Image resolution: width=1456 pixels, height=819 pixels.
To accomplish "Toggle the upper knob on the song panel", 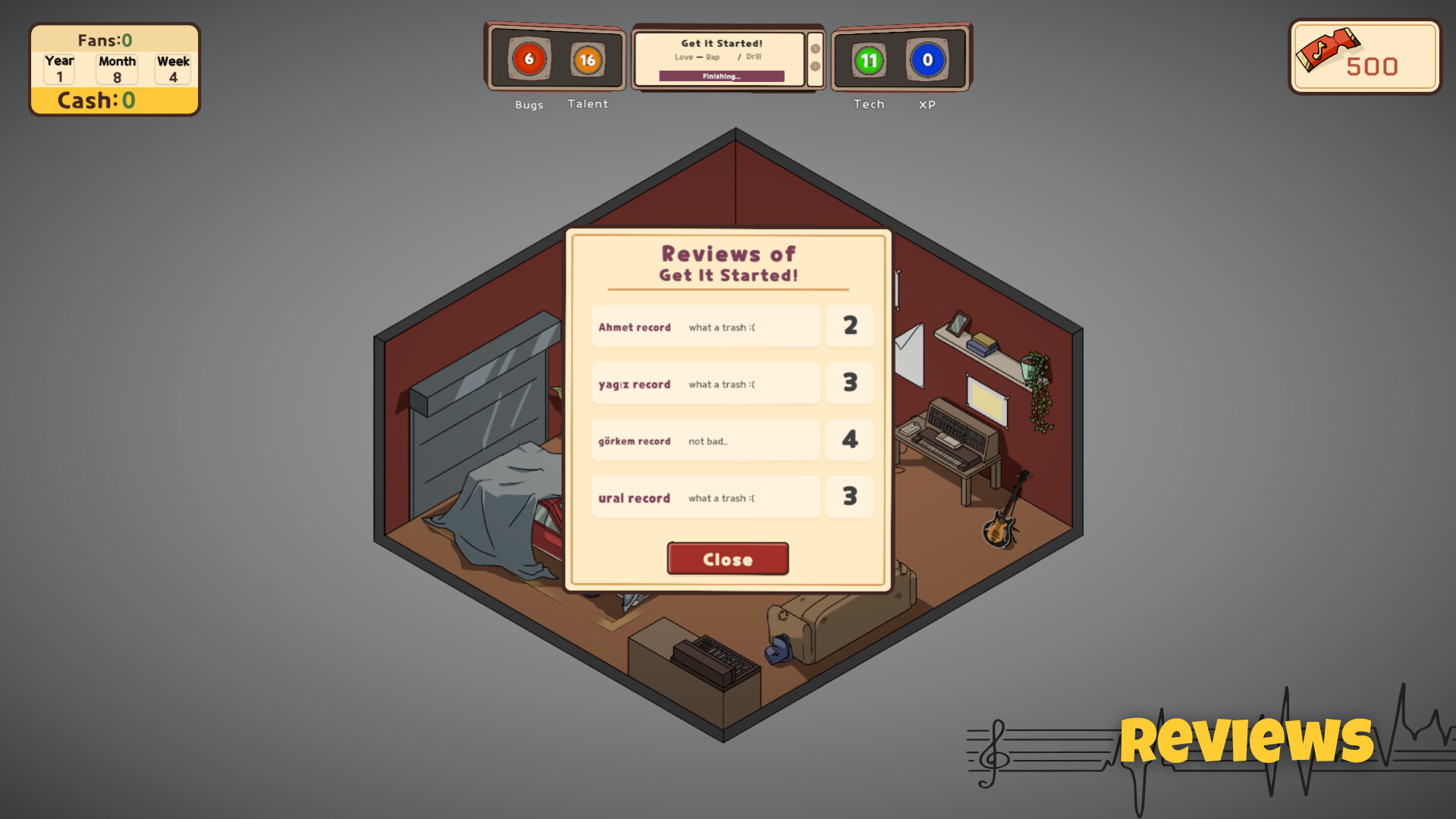I will [x=815, y=47].
